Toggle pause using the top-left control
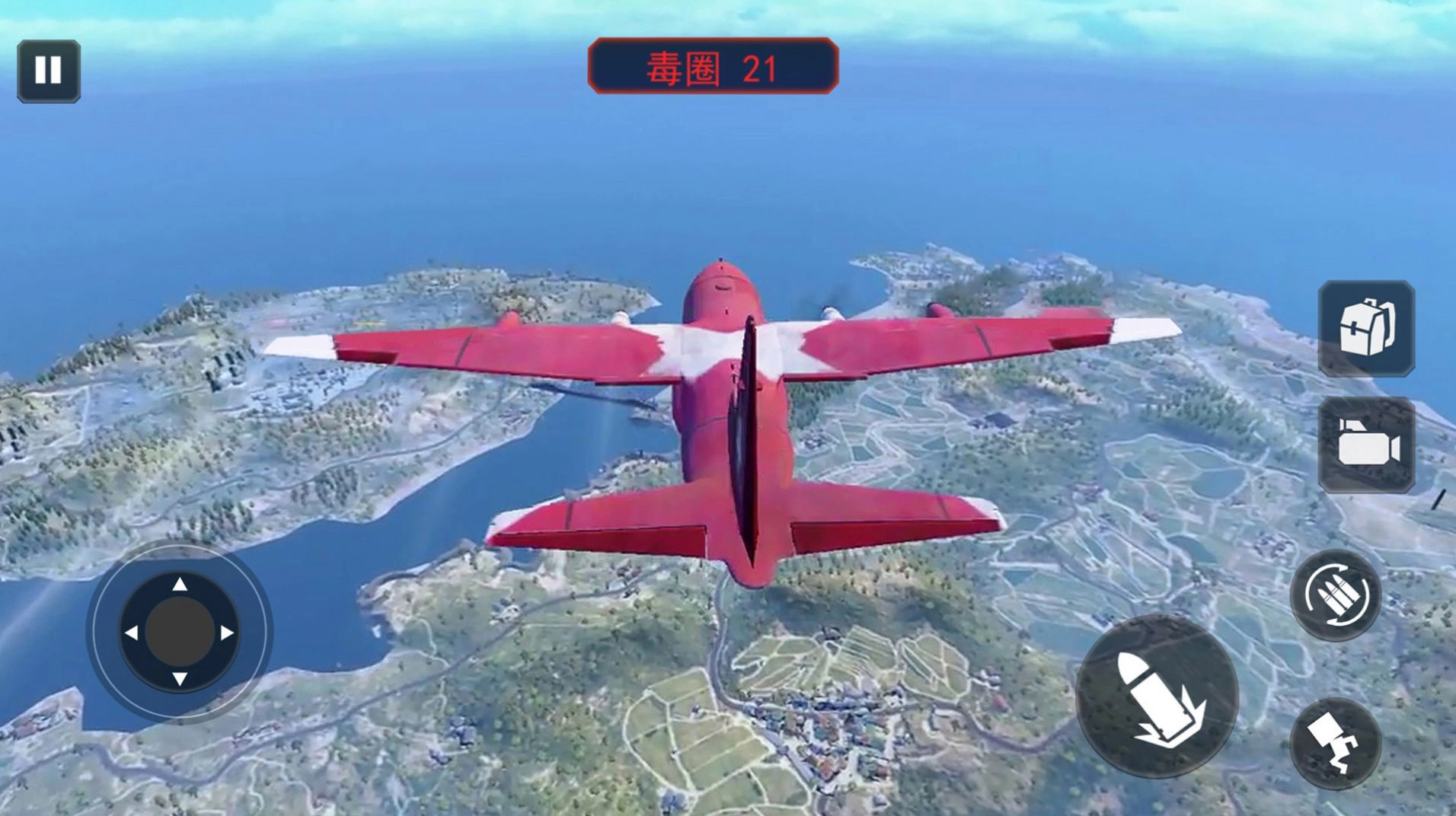The width and height of the screenshot is (1456, 816). coord(48,72)
